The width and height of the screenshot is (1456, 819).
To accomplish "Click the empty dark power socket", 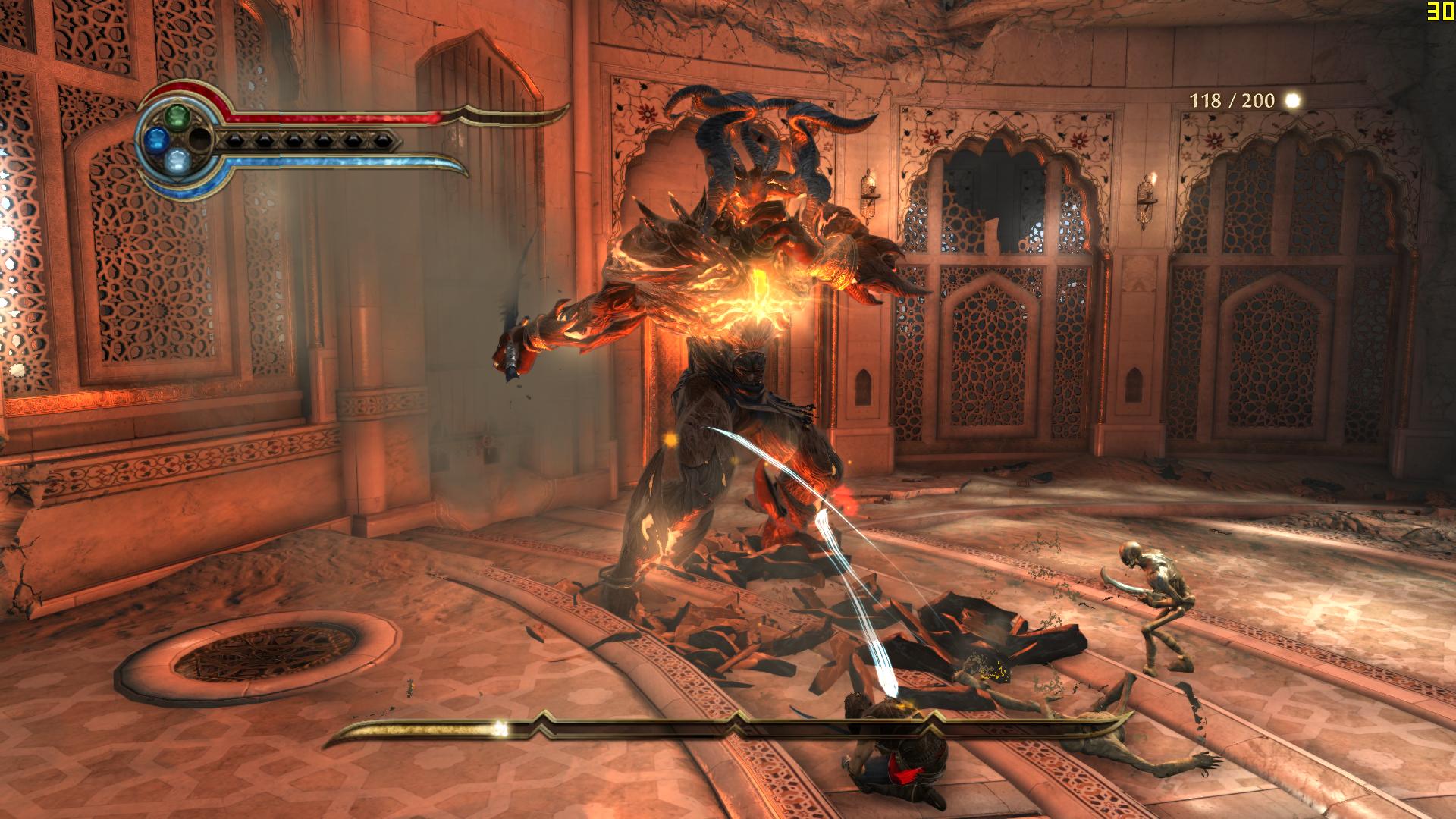I will 199,137.
